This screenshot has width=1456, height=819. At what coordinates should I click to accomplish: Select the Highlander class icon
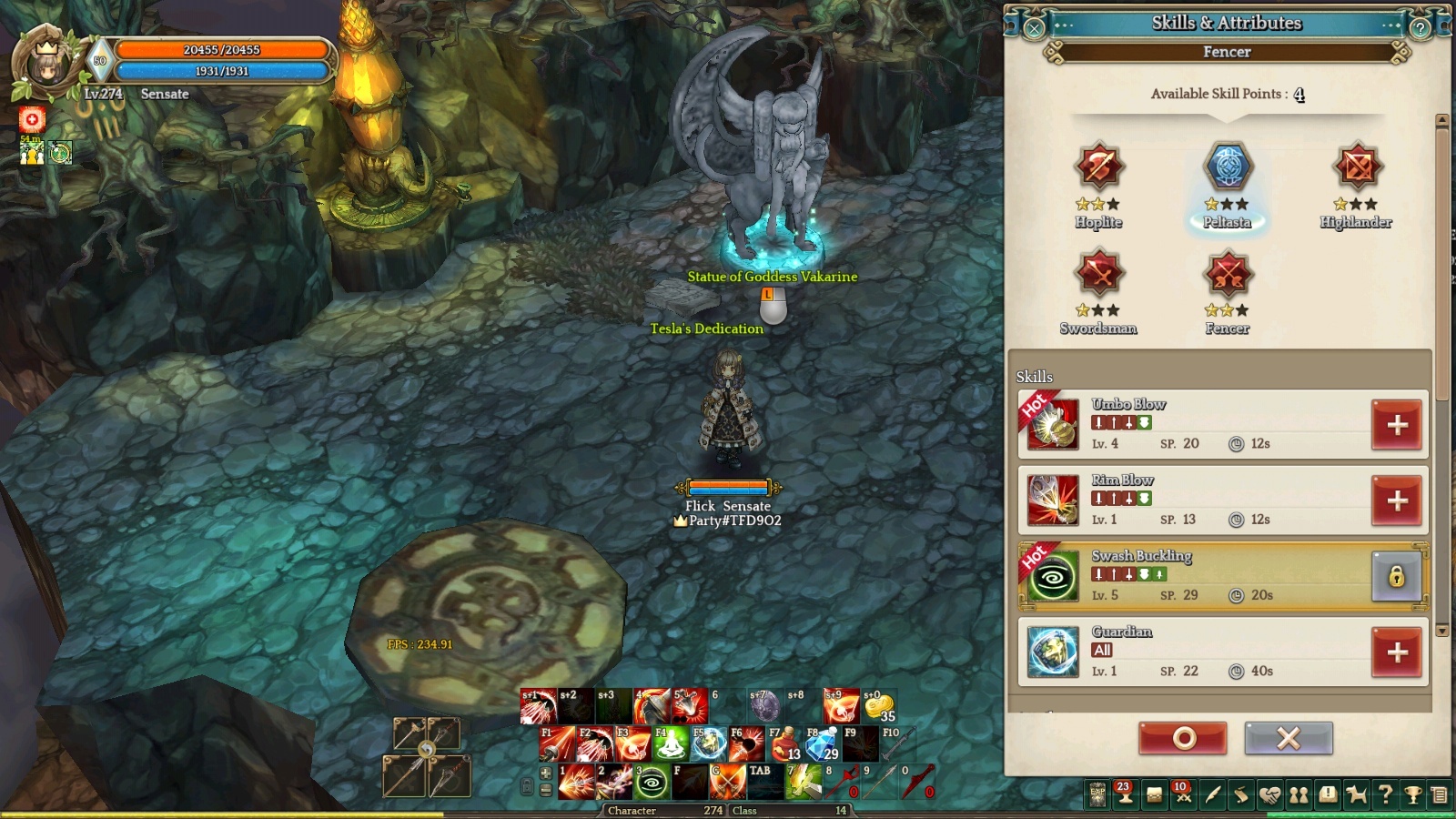[x=1356, y=167]
